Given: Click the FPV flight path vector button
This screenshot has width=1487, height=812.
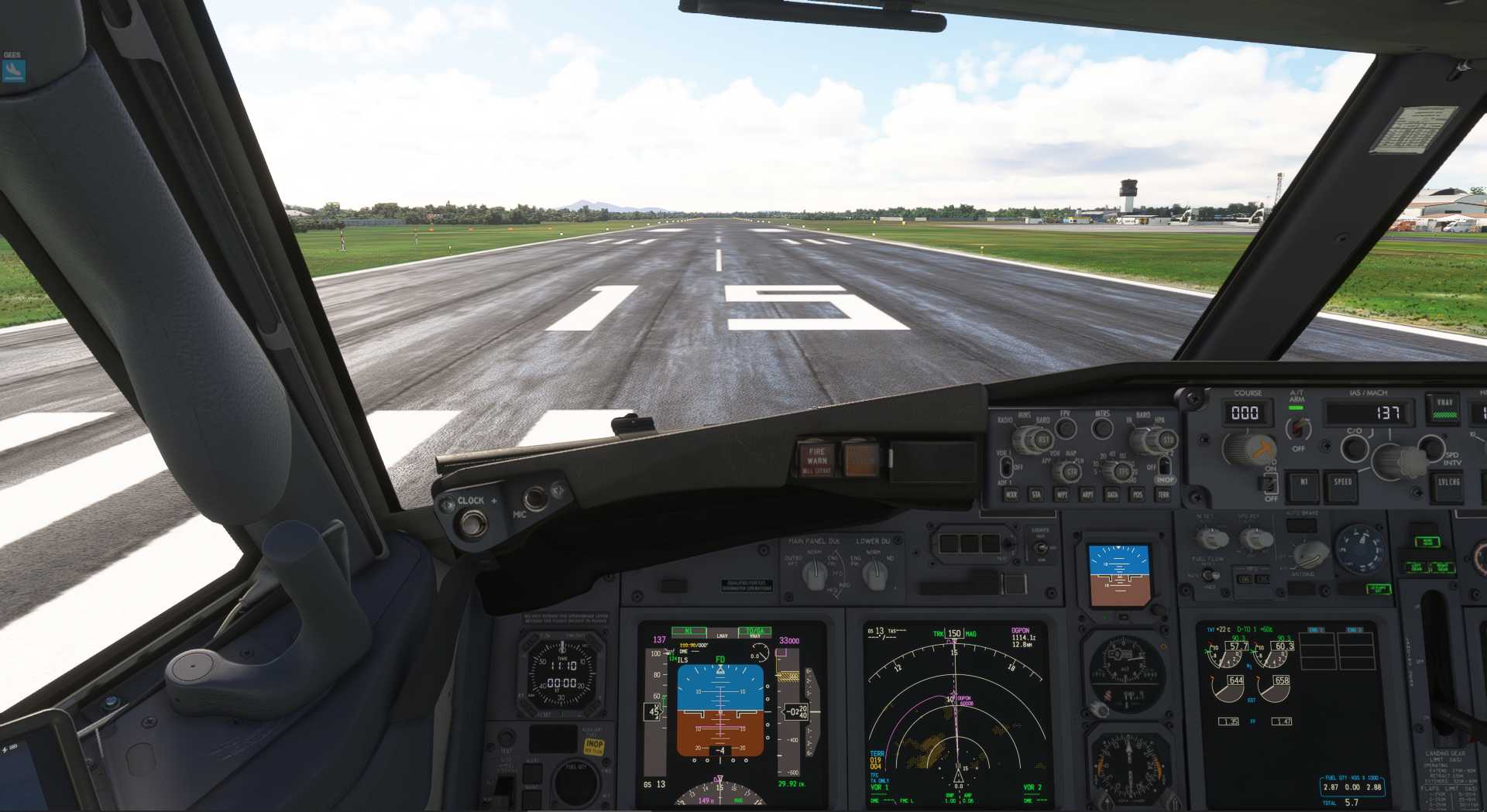Looking at the screenshot, I should click(1066, 429).
